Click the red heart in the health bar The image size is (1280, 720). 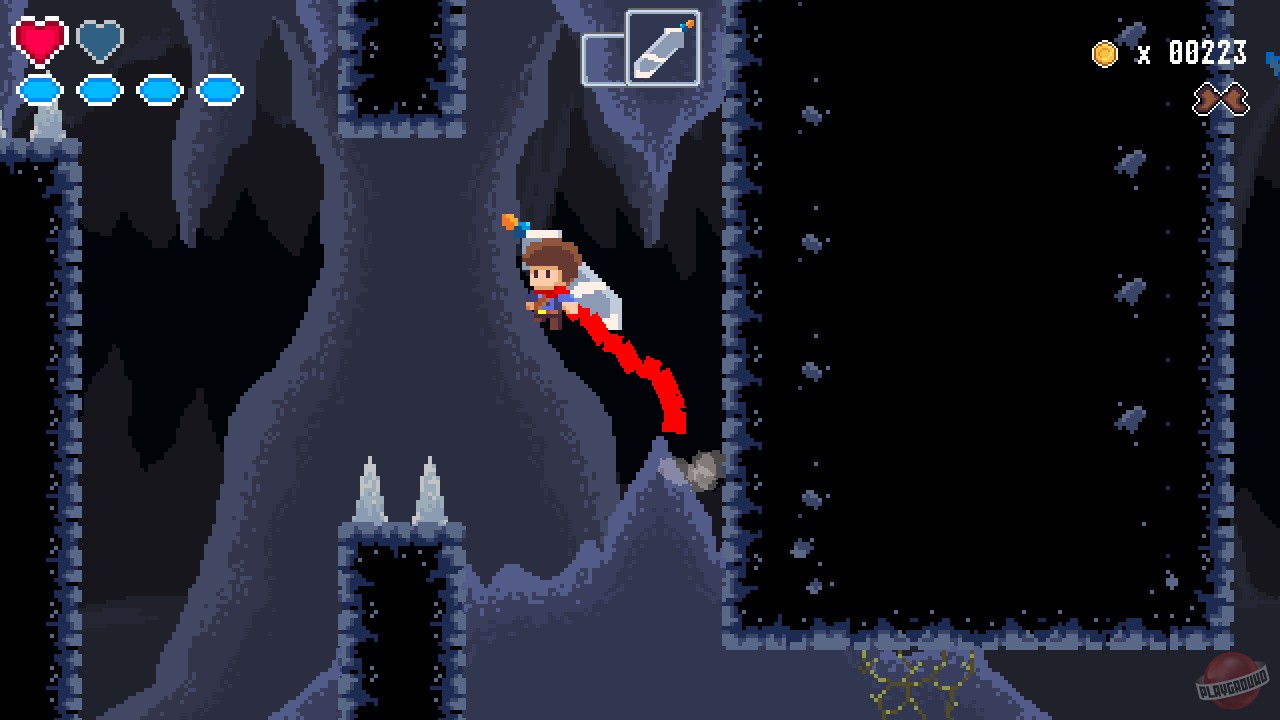coord(39,41)
